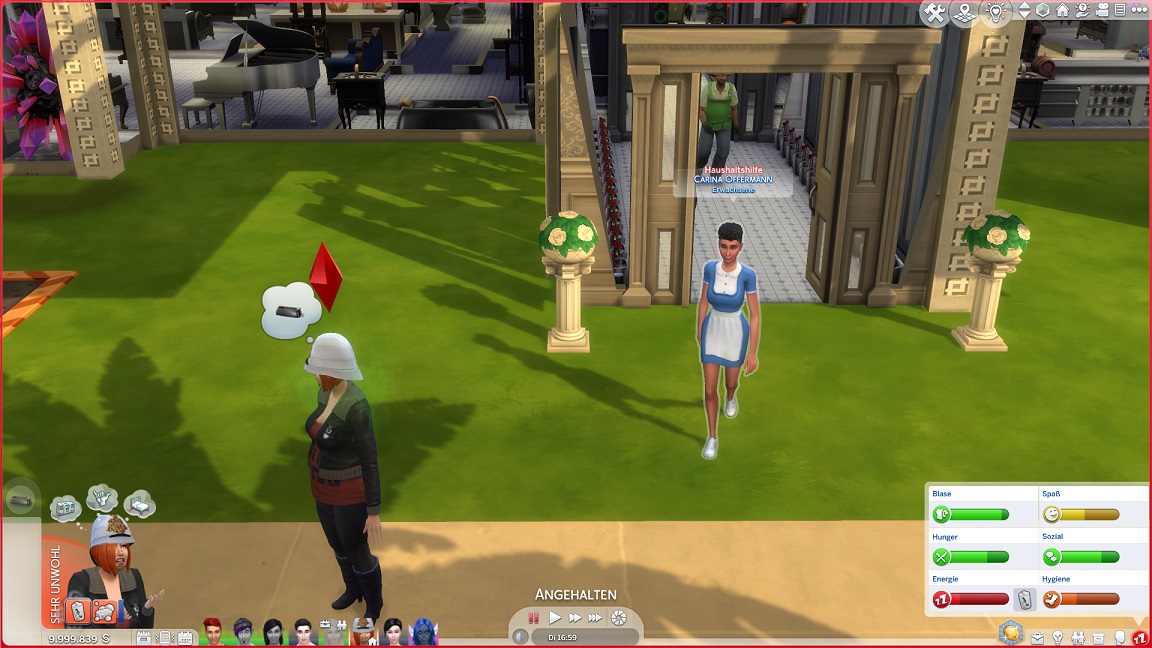Select the red-haired male Sim portrait
This screenshot has height=648, width=1152.
tap(212, 631)
